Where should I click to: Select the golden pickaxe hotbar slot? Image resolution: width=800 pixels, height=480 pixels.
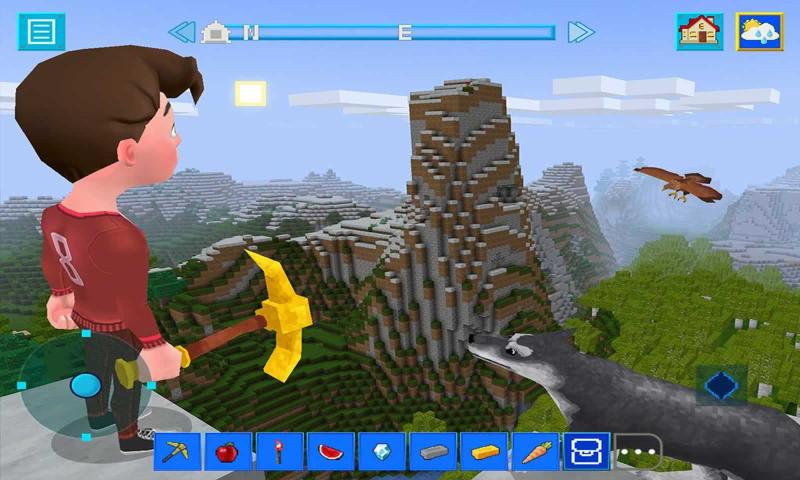click(x=178, y=451)
